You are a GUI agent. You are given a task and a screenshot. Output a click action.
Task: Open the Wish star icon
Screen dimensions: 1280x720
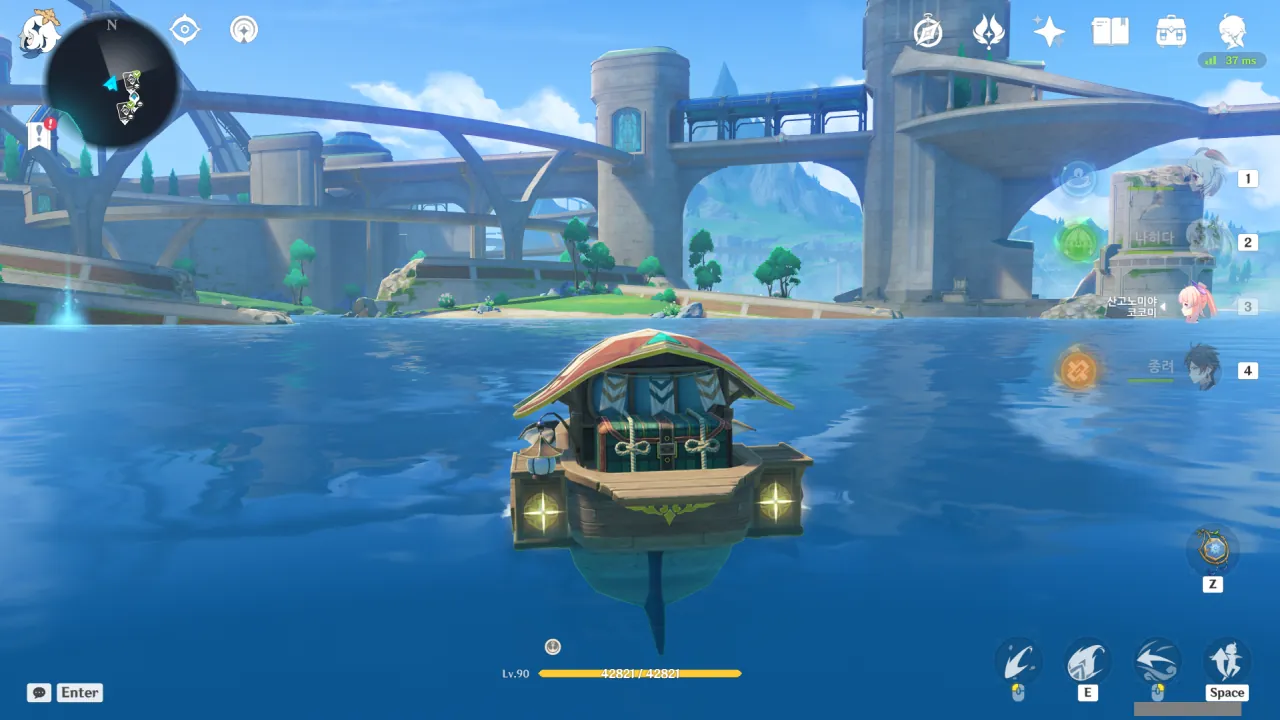1049,32
